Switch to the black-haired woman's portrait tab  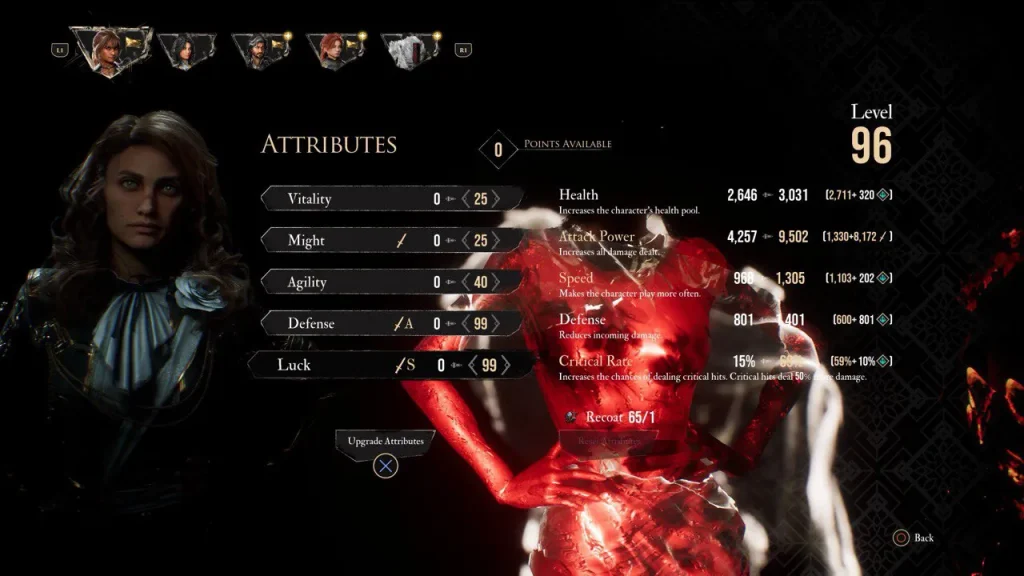186,50
